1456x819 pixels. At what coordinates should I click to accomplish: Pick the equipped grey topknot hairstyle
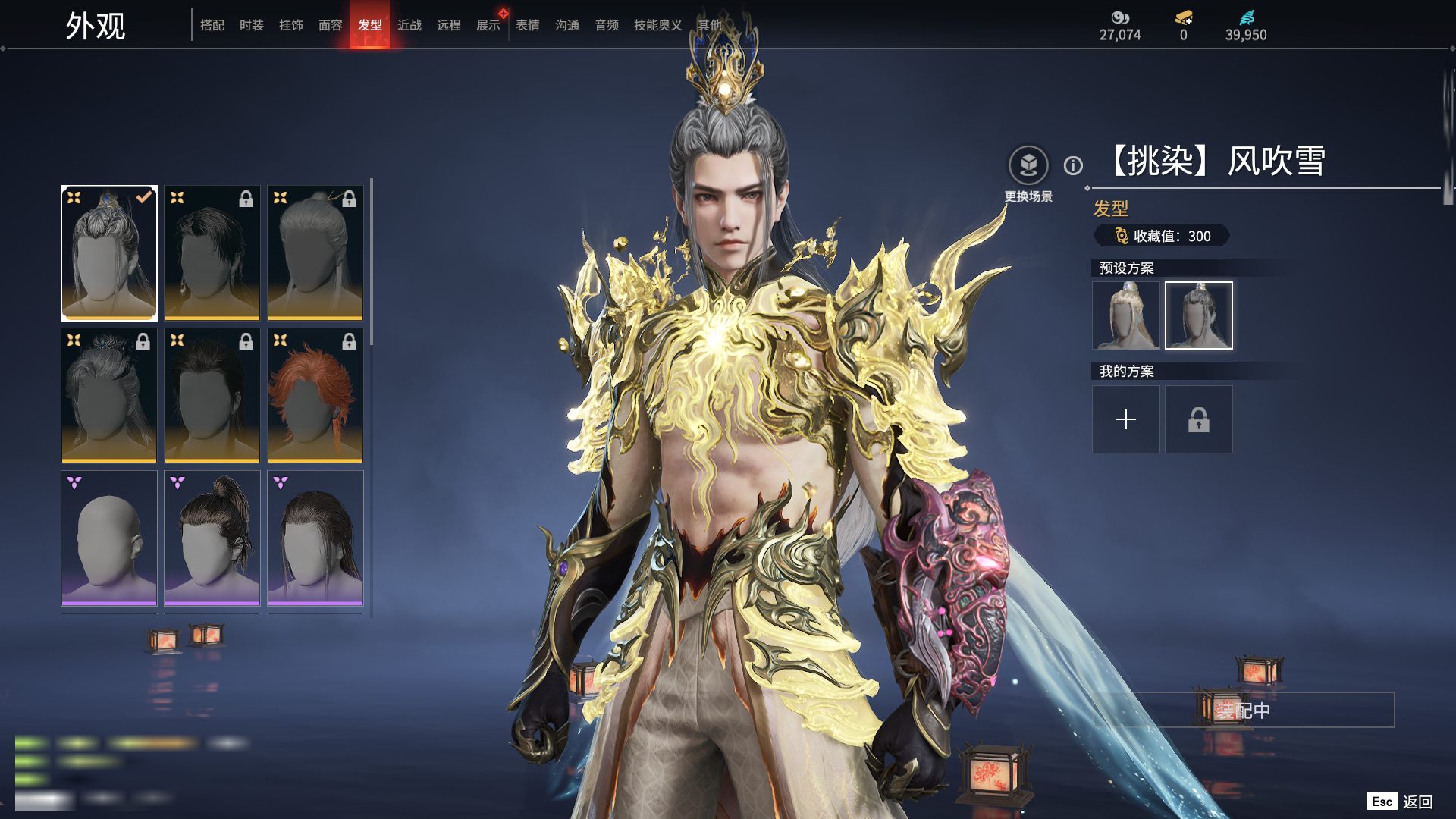(x=109, y=253)
